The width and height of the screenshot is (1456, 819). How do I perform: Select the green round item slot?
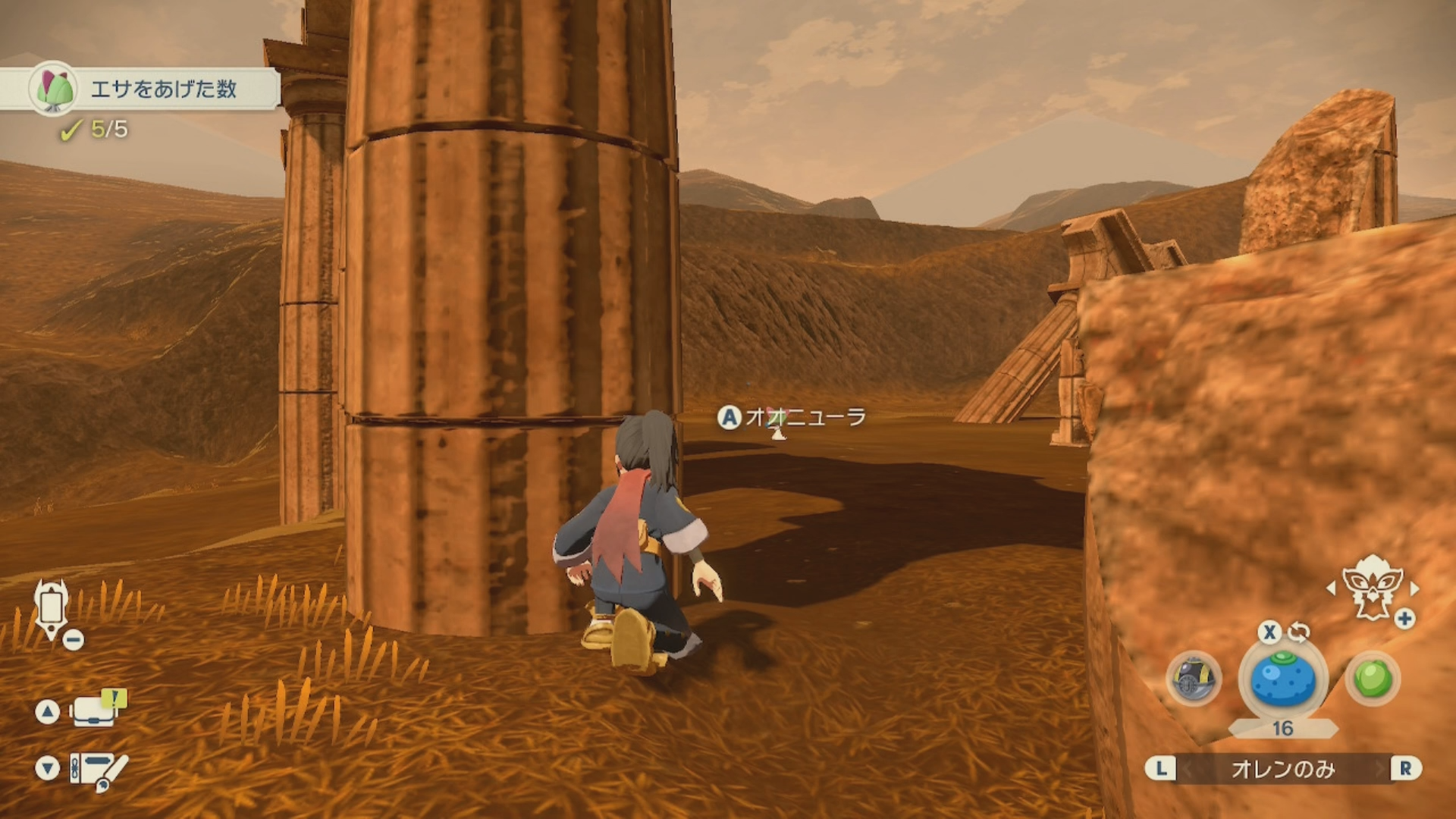click(x=1373, y=678)
